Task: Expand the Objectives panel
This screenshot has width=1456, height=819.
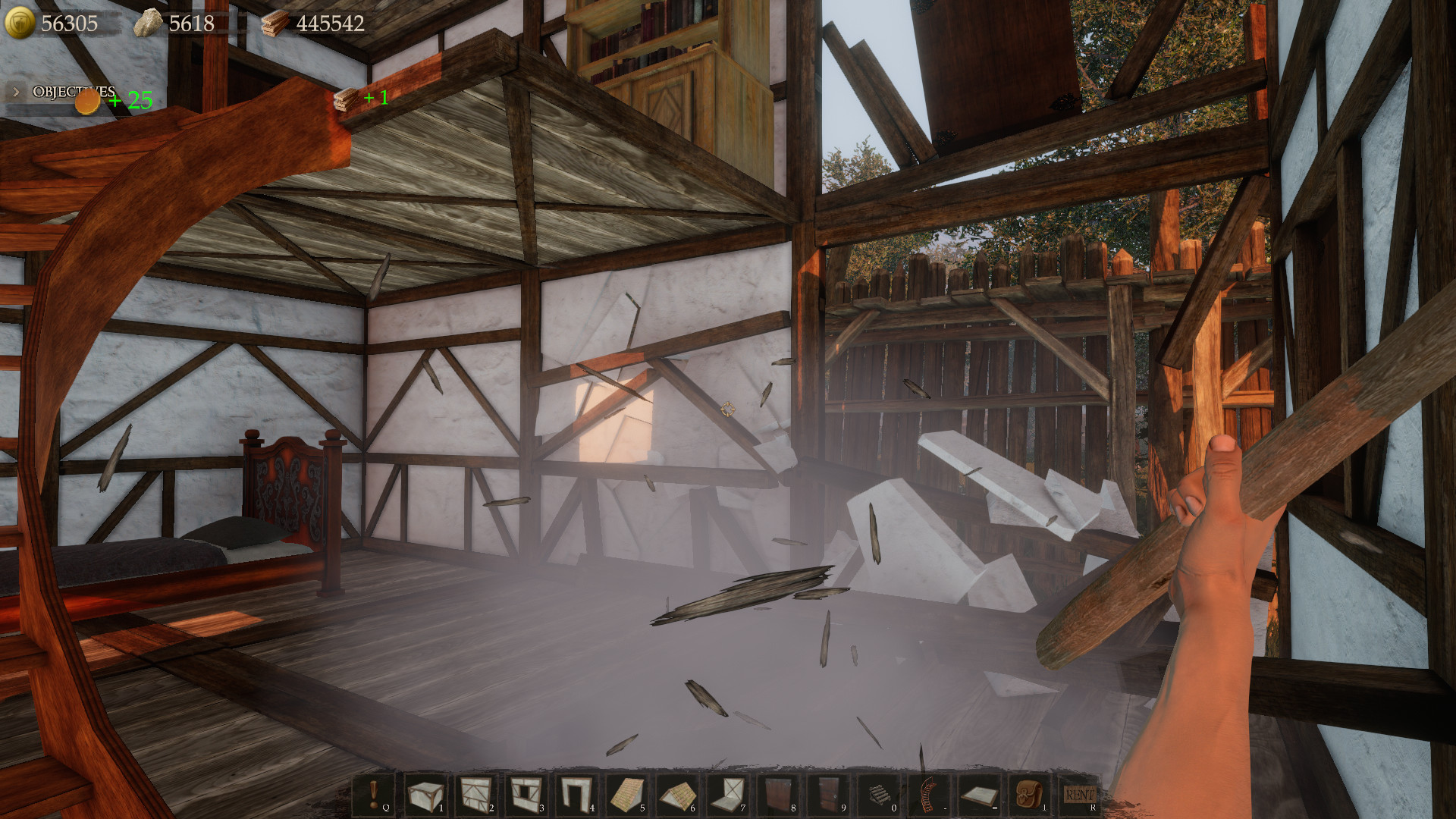Action: (15, 91)
